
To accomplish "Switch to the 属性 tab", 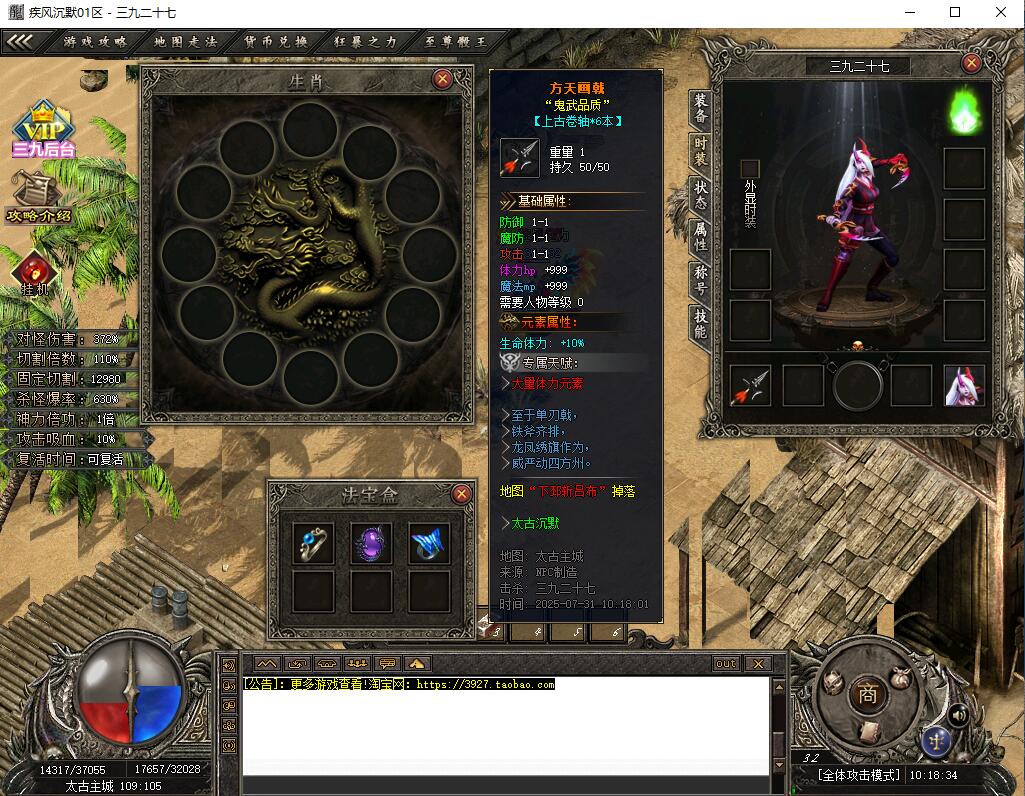I will point(701,236).
